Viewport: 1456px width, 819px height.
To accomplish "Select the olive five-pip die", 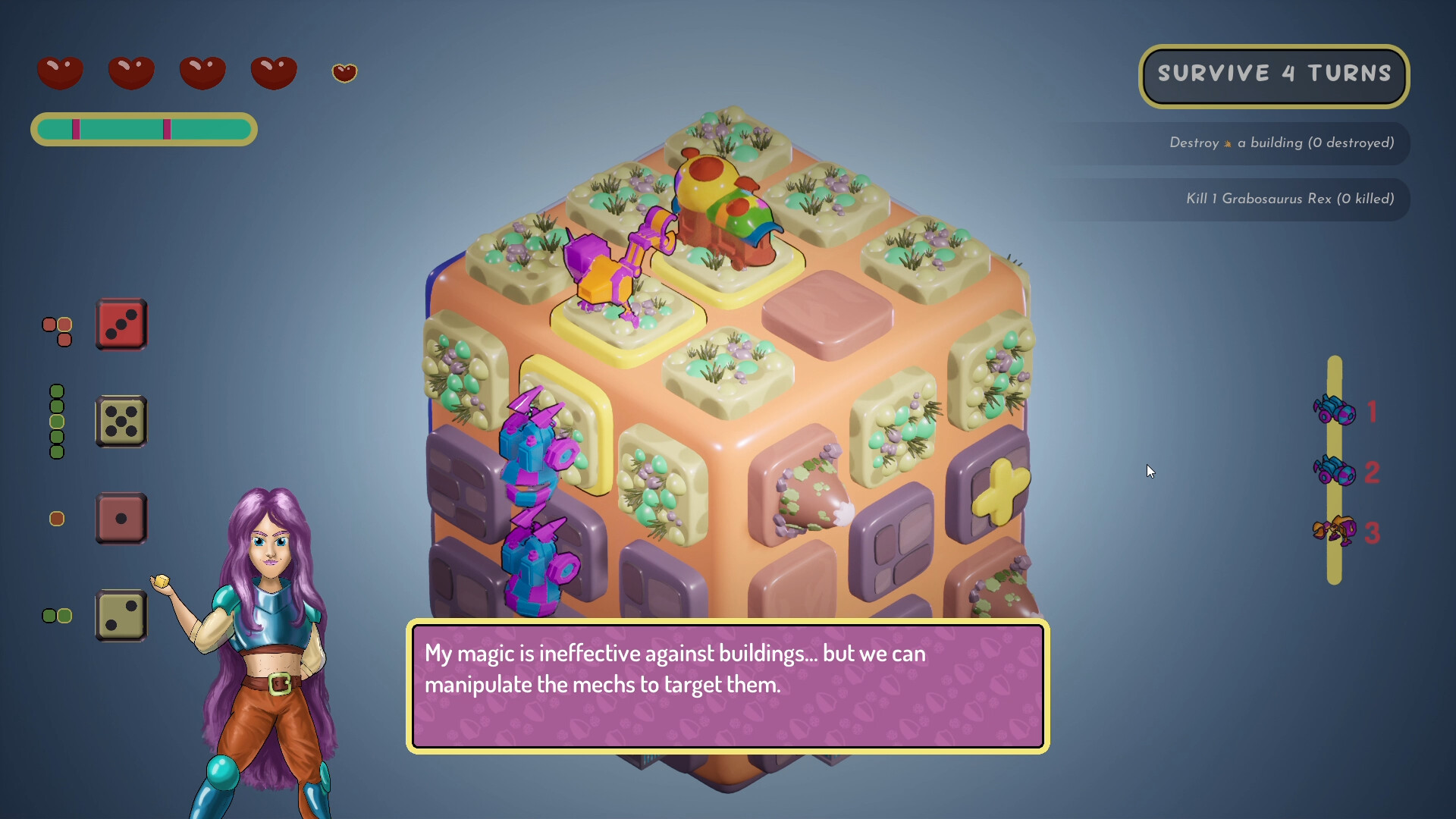I will point(121,422).
